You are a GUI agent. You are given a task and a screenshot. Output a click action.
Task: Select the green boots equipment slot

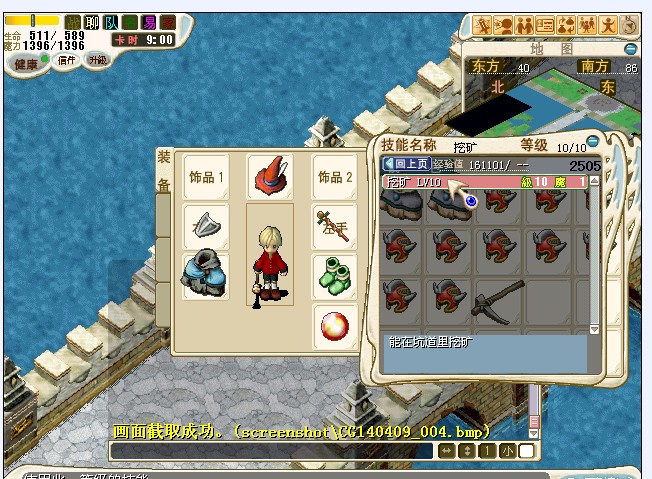[x=335, y=275]
